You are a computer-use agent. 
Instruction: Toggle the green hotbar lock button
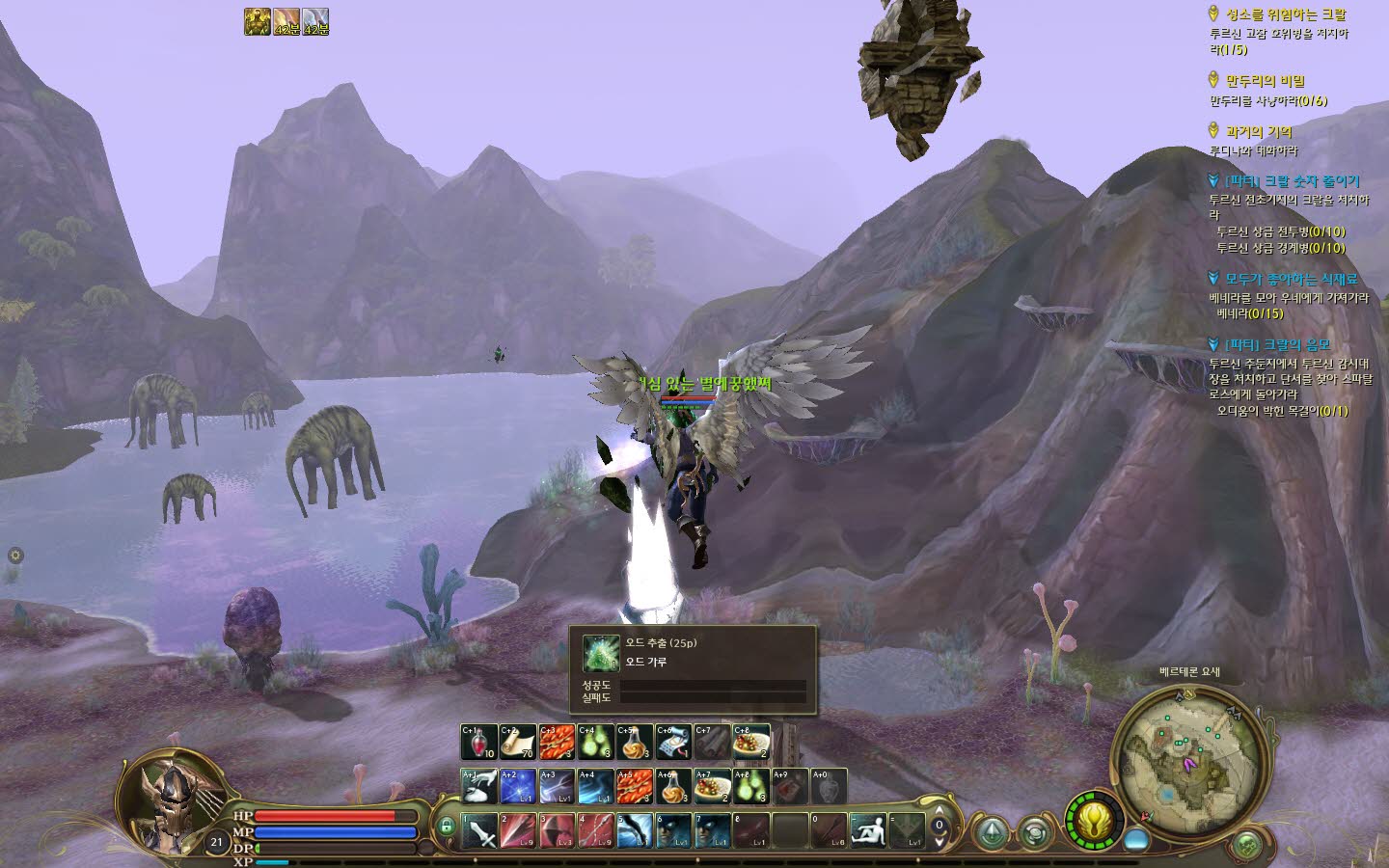[446, 827]
